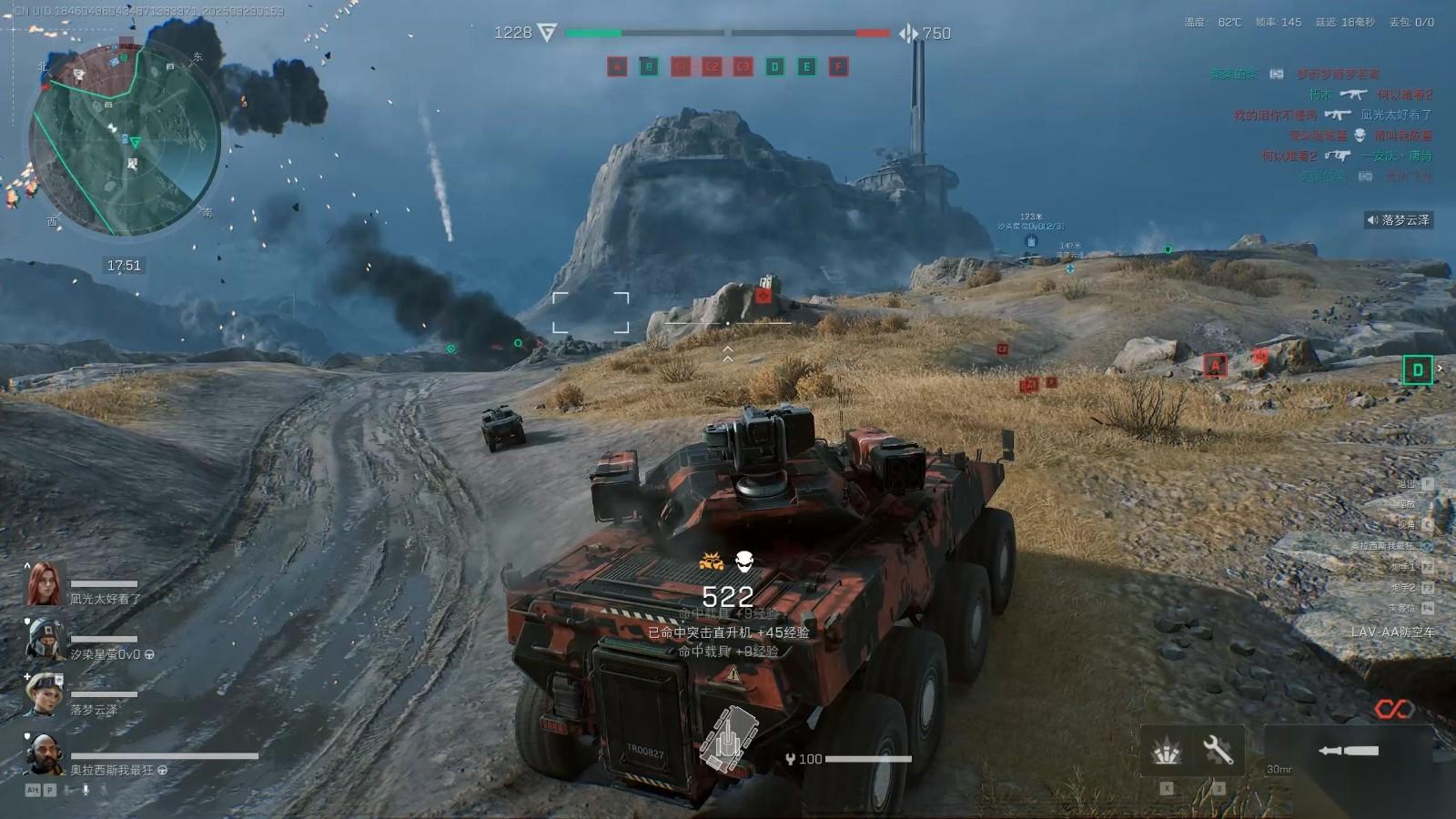Select squadmate 奥拉西斯我最狂 portrait

click(x=43, y=754)
